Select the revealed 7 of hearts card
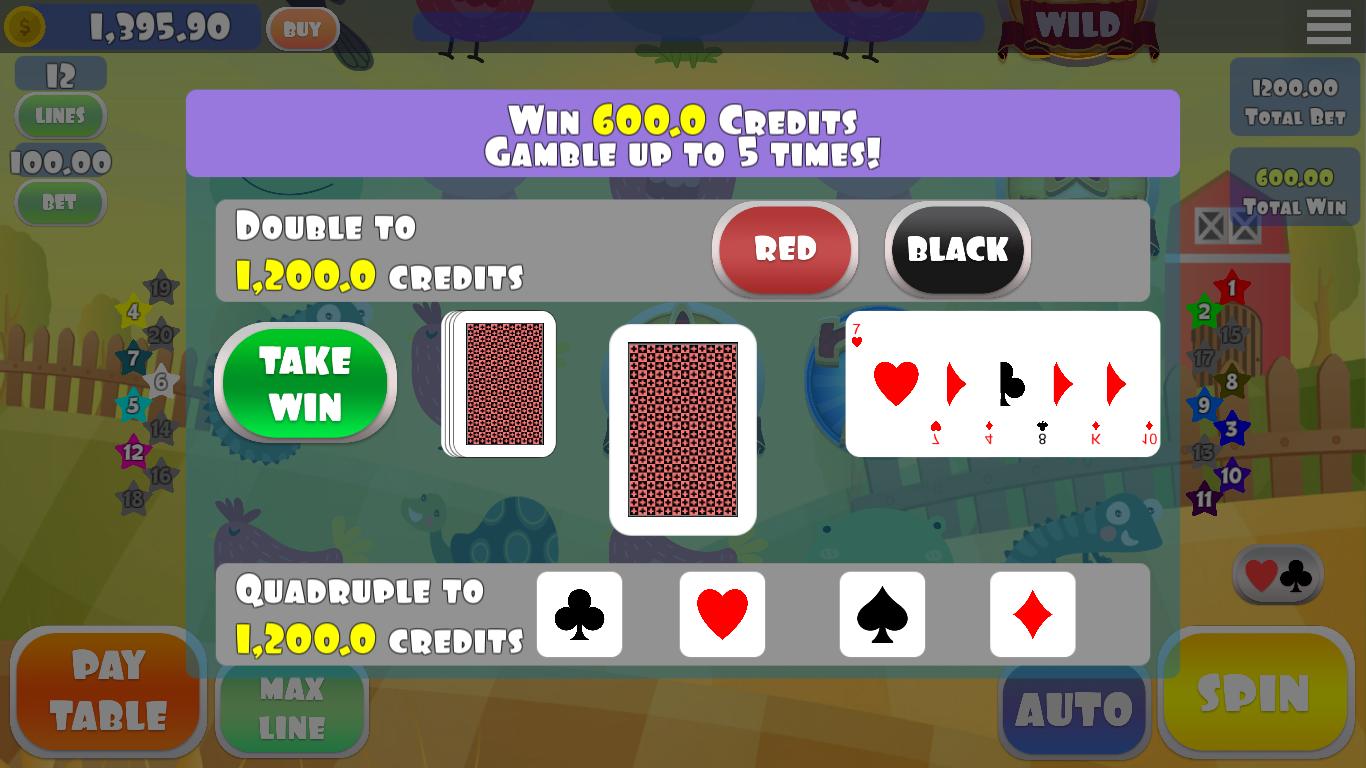This screenshot has height=768, width=1366. click(x=1002, y=383)
